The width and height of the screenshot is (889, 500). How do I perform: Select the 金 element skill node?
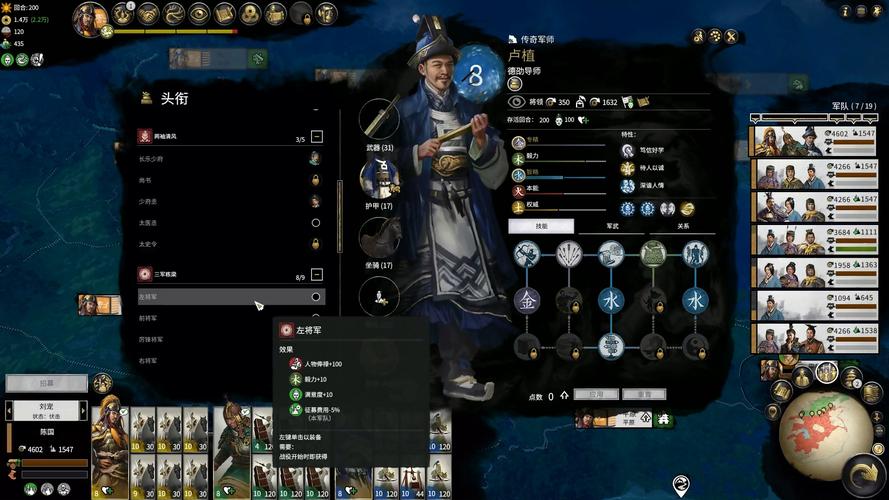pos(527,299)
